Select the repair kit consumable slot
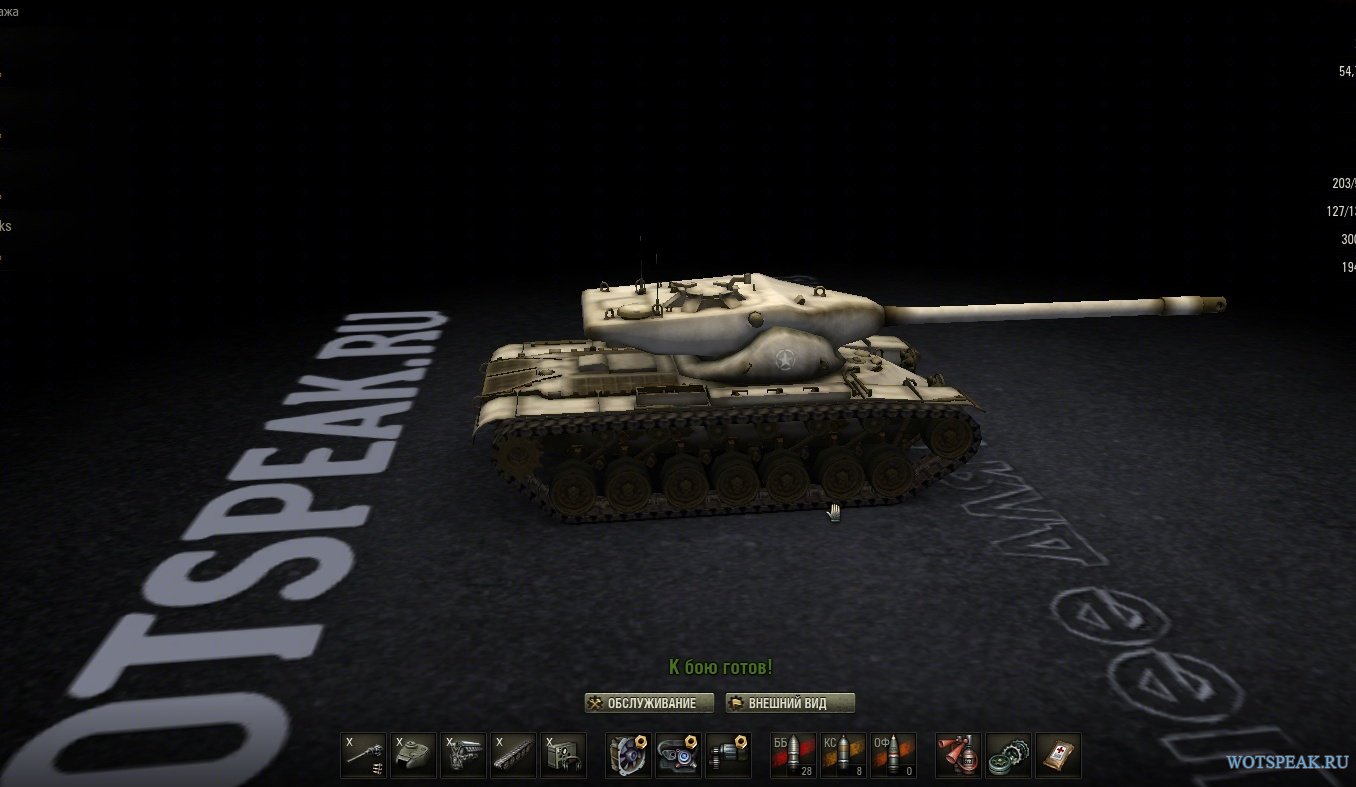1356x787 pixels. (x=1008, y=756)
